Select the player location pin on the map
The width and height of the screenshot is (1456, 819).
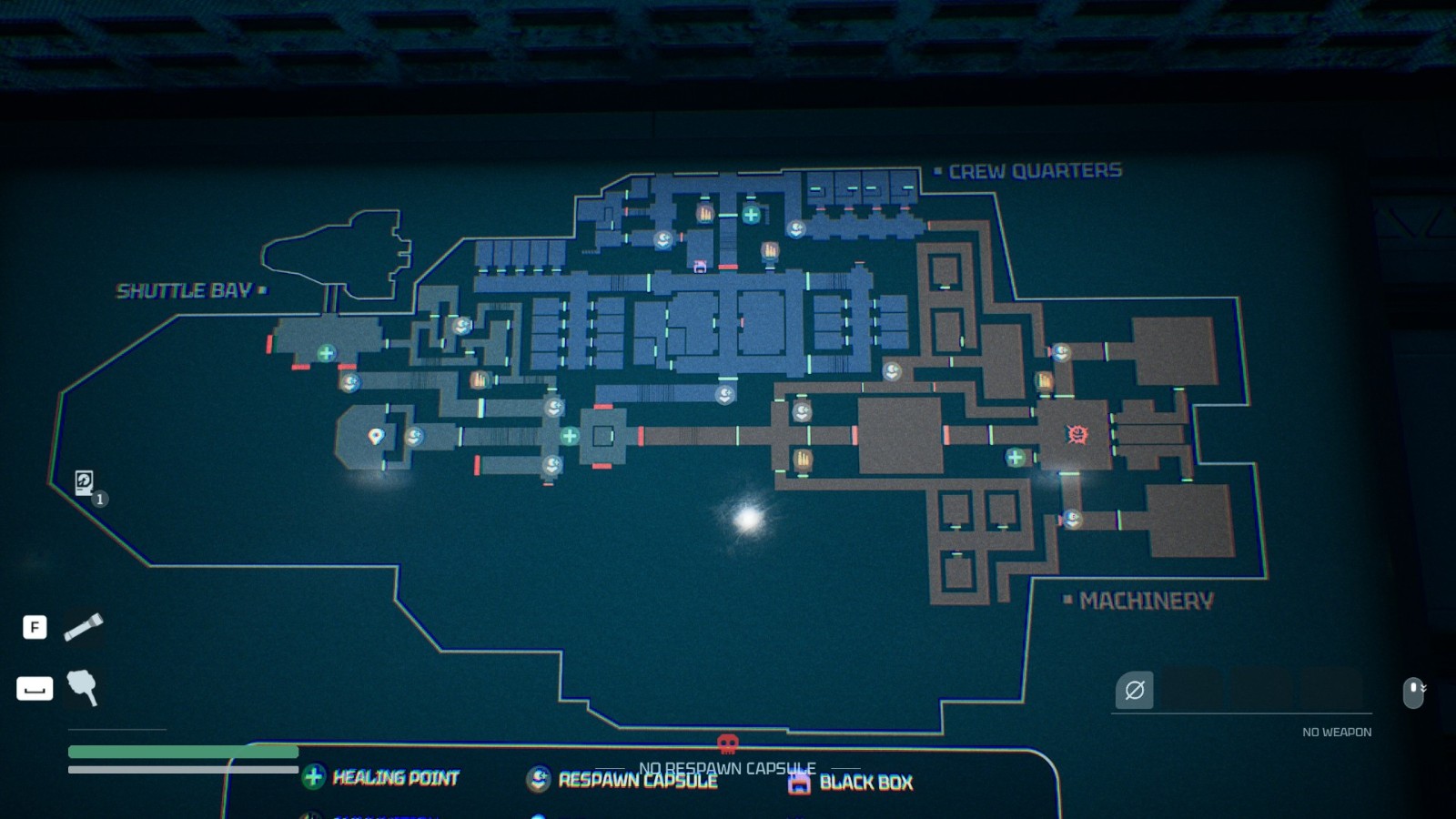(375, 437)
